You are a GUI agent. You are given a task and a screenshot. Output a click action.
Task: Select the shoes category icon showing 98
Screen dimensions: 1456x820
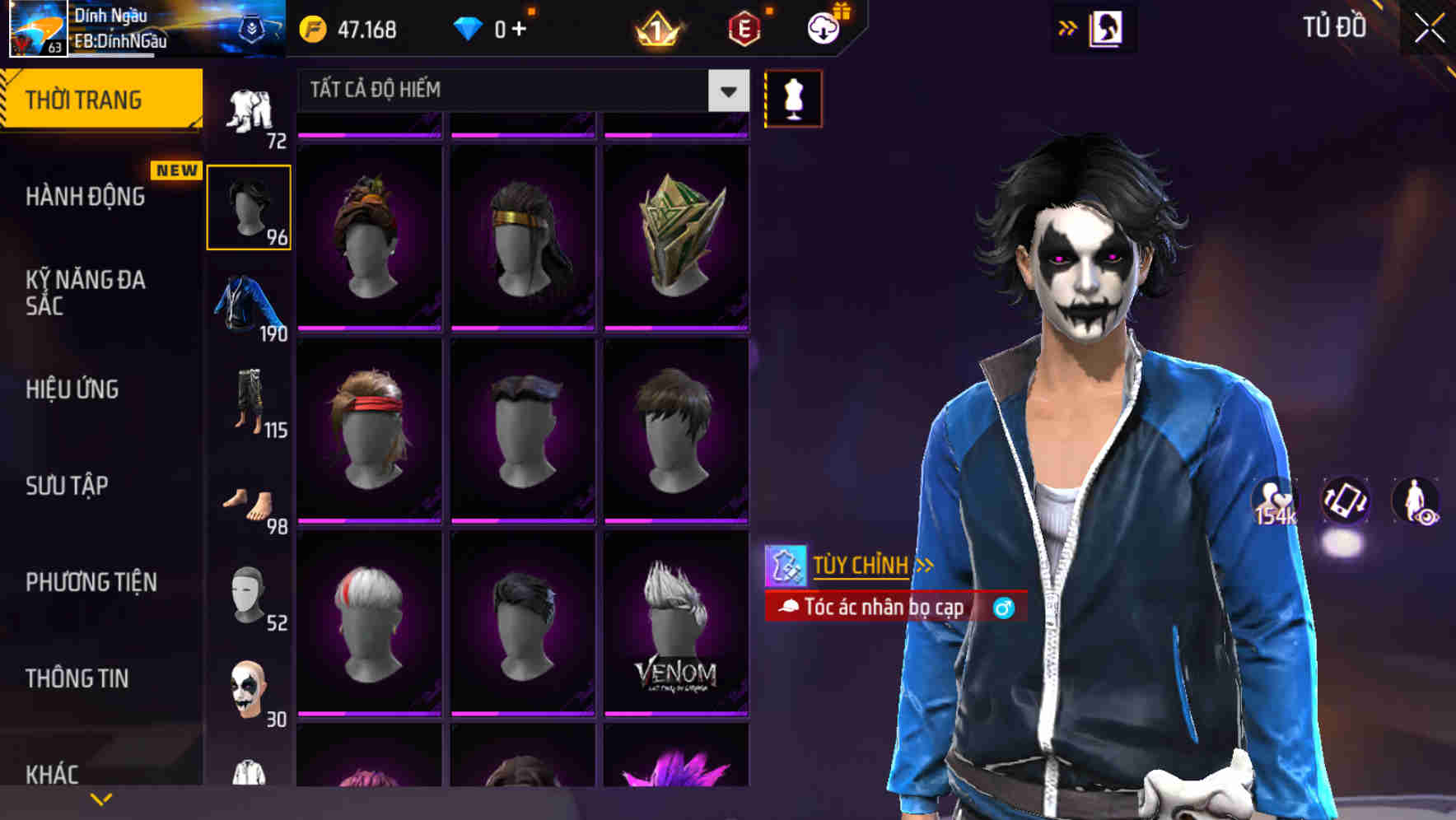tap(250, 502)
